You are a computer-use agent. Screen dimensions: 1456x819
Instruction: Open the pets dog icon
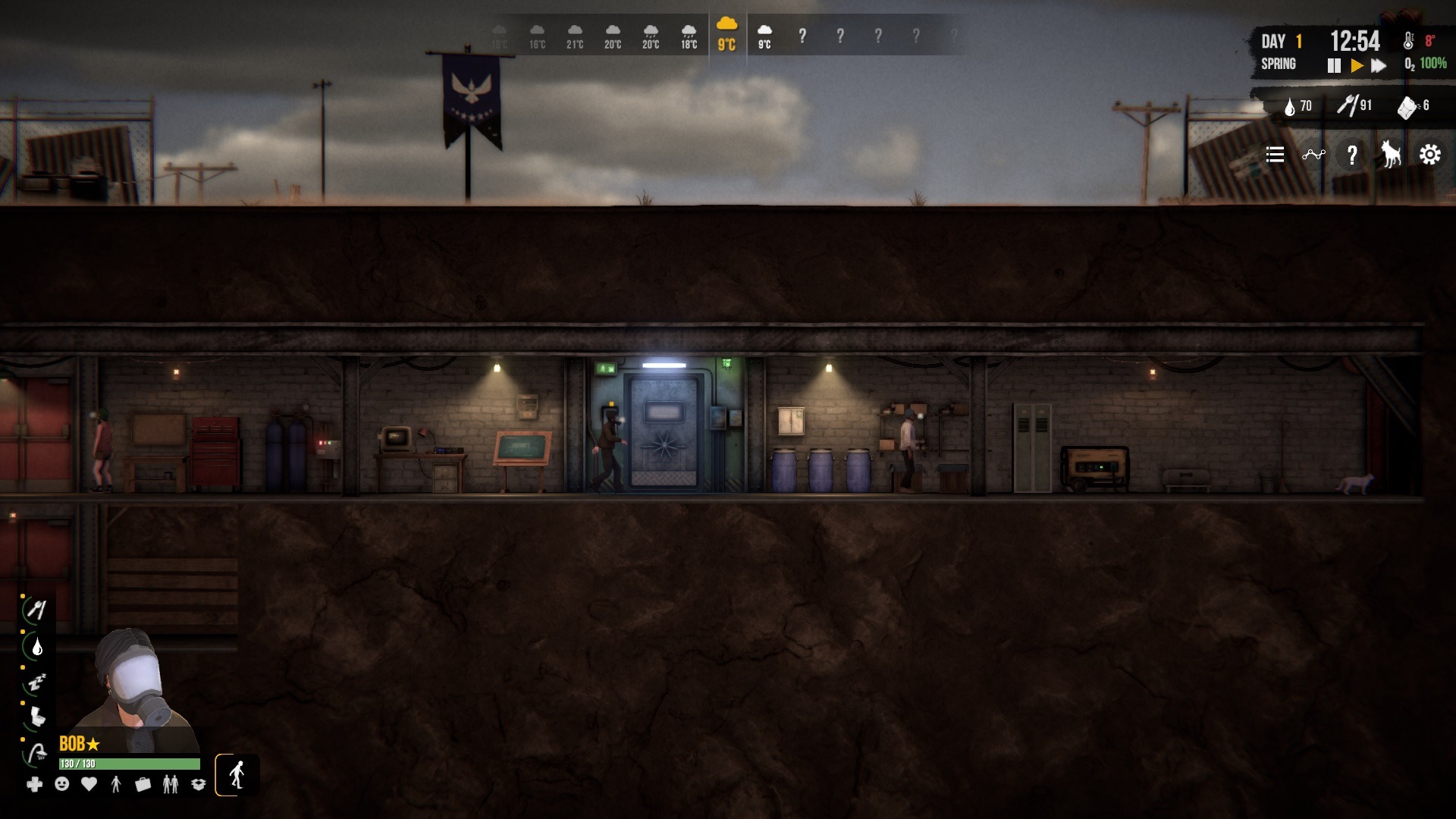click(1390, 155)
